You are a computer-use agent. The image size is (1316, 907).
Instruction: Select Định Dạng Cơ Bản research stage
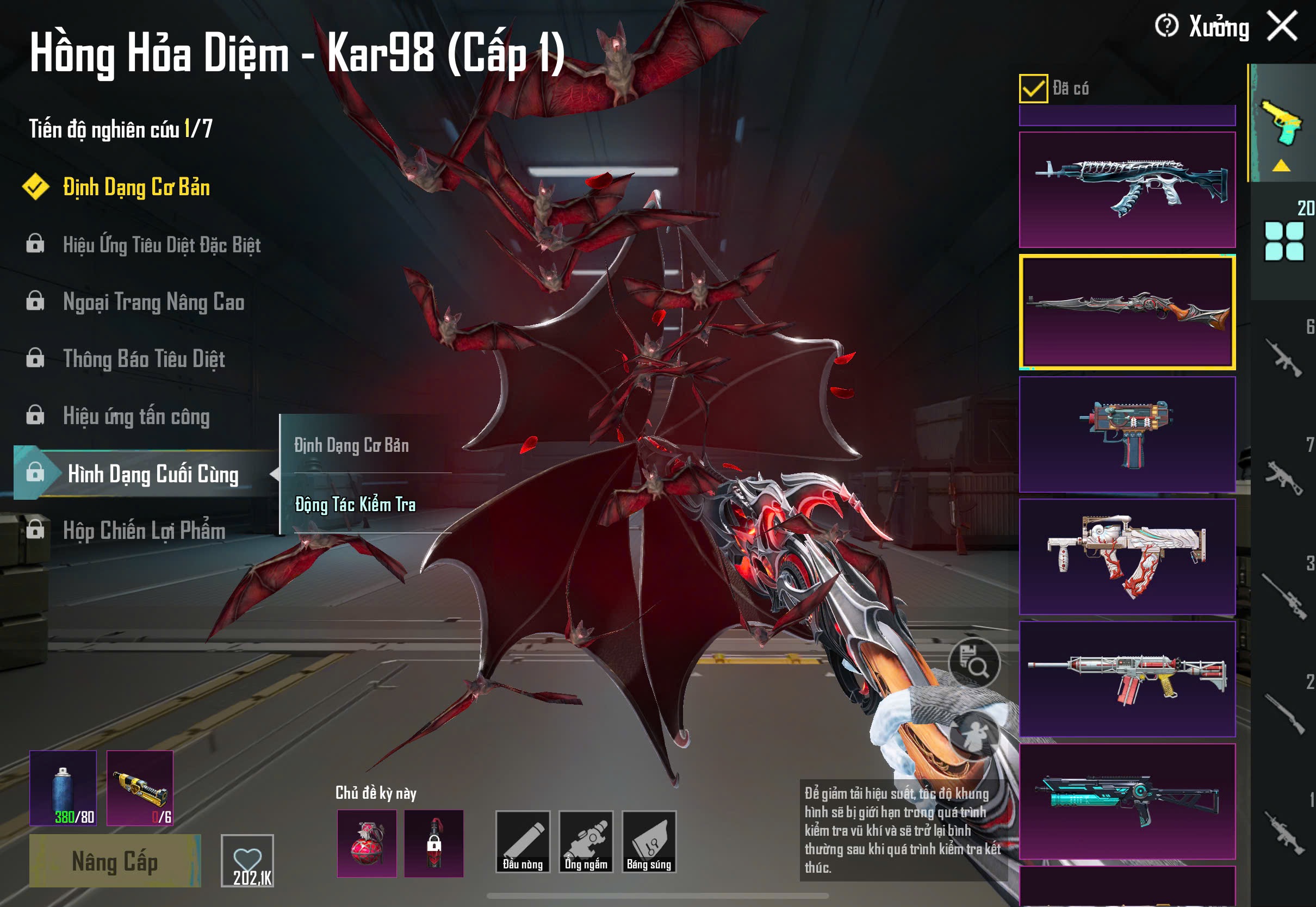point(136,188)
